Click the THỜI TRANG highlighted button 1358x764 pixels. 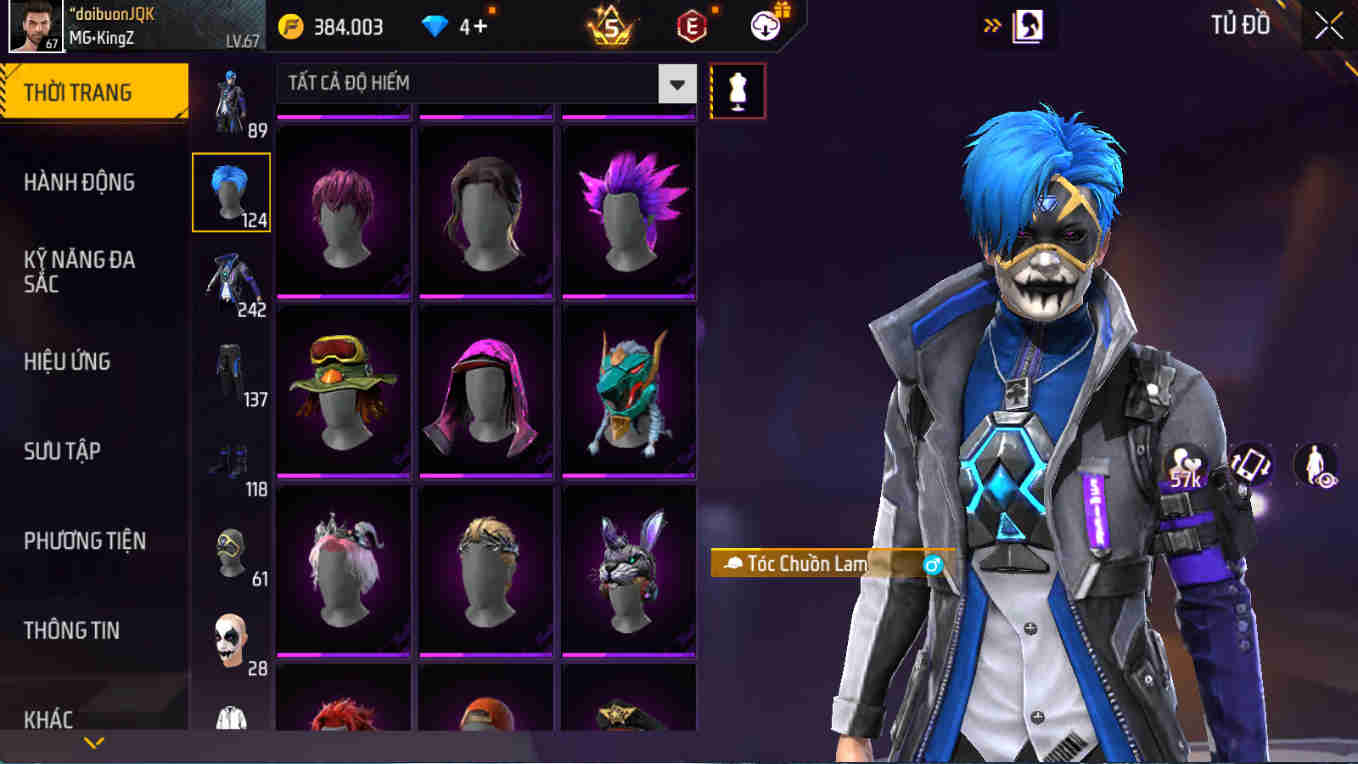pyautogui.click(x=87, y=91)
